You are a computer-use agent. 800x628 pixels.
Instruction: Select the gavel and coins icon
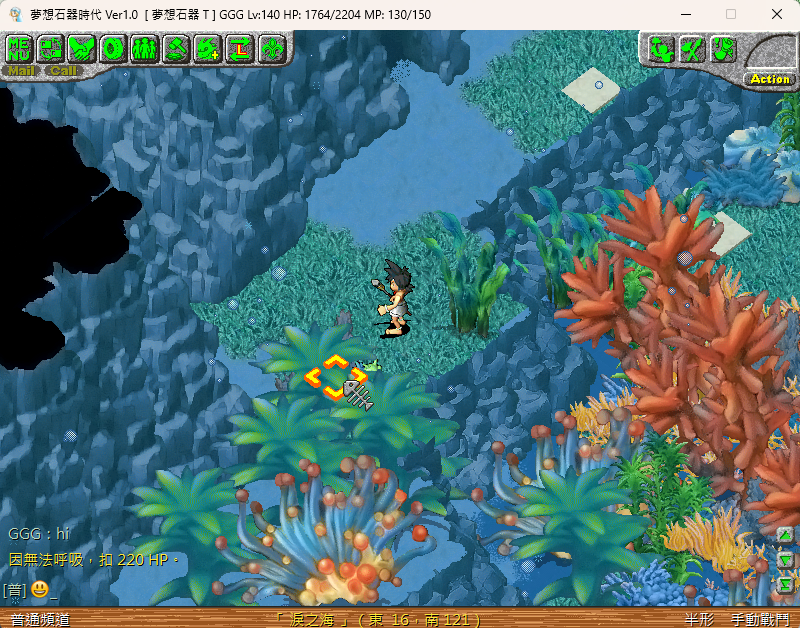click(176, 47)
